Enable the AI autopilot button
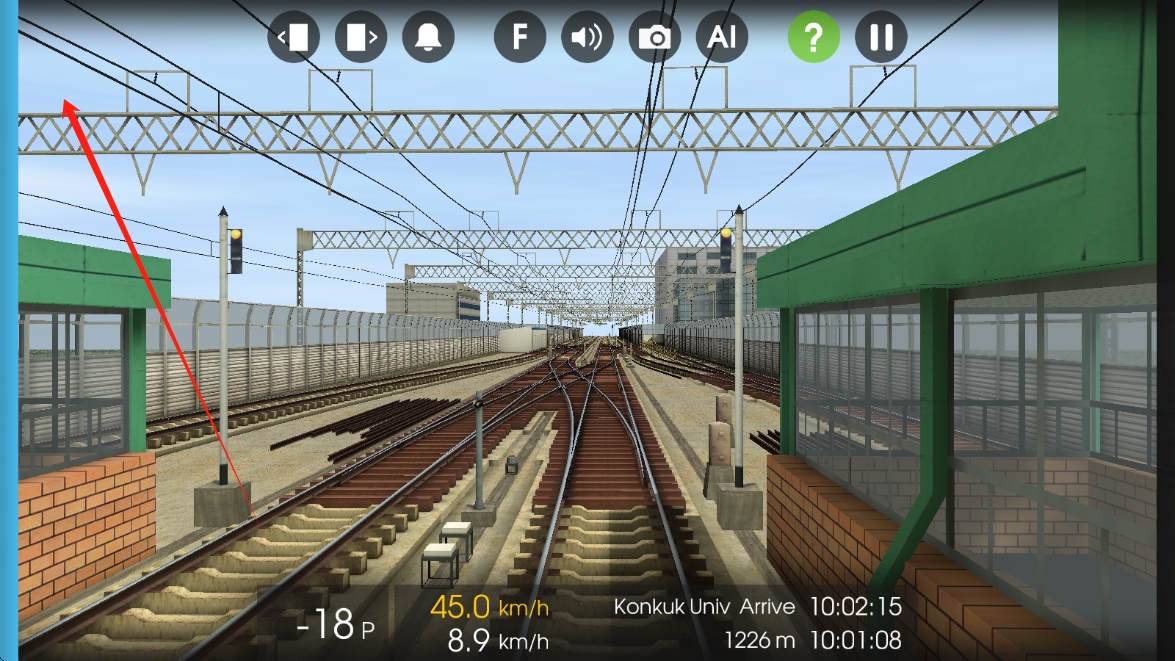 (722, 37)
